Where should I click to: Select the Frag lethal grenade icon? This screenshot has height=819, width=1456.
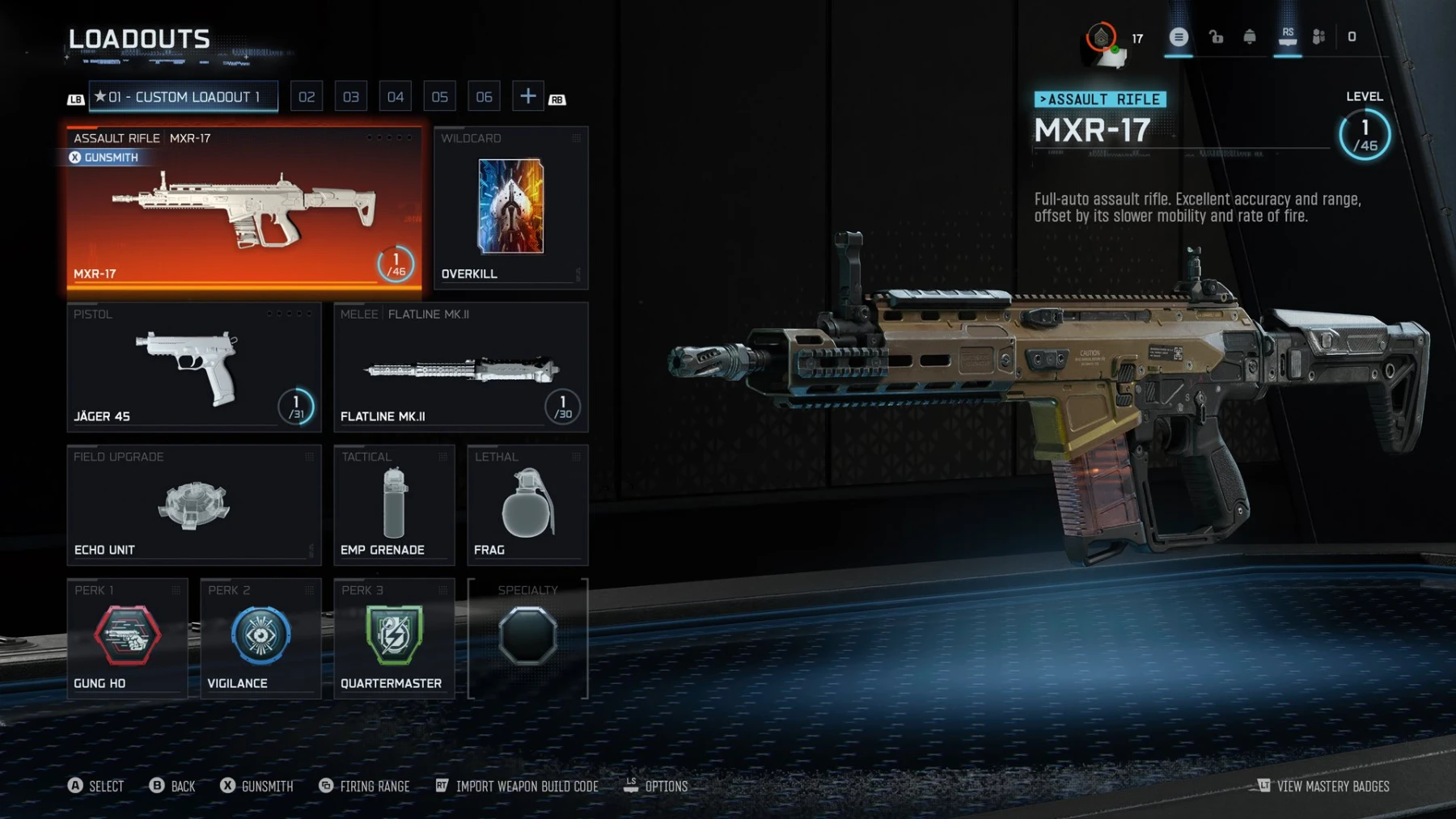click(527, 501)
